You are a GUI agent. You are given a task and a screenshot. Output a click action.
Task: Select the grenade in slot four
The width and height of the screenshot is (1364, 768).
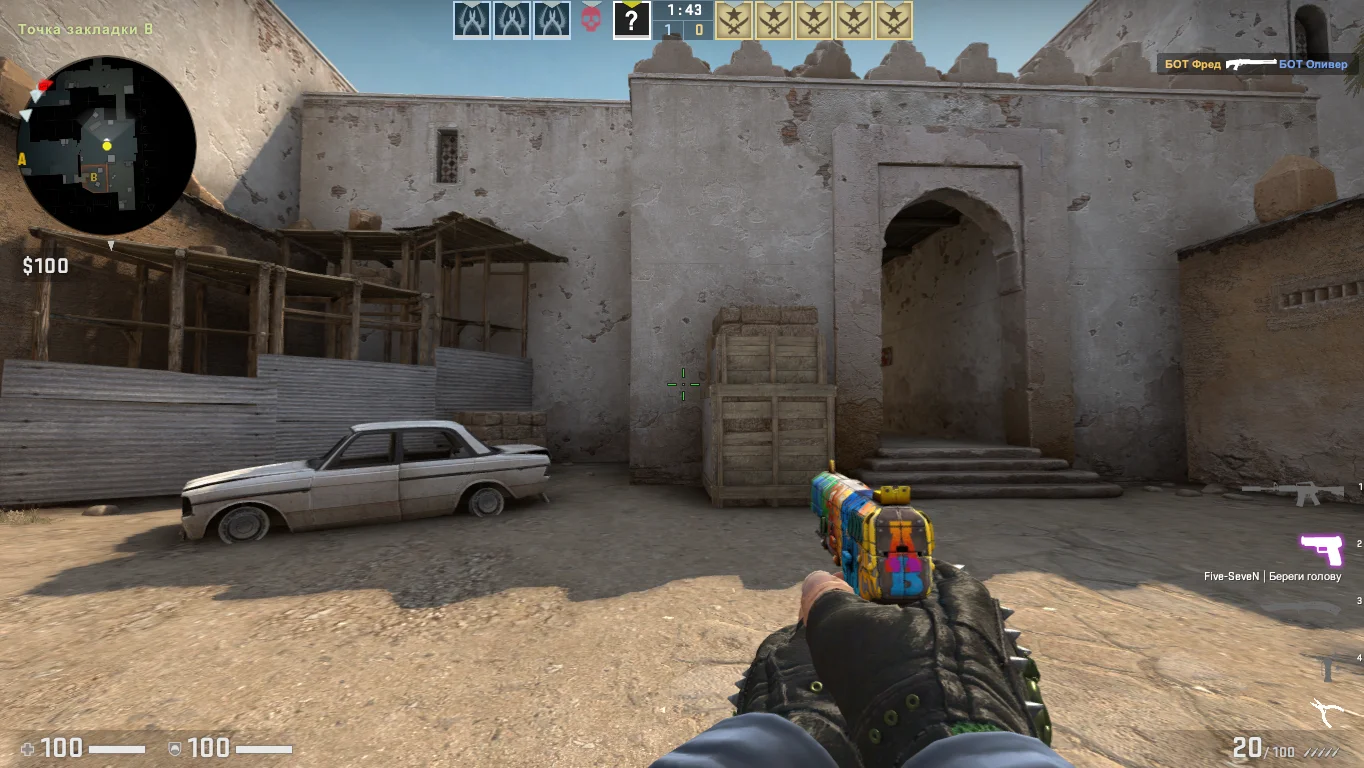[1330, 666]
